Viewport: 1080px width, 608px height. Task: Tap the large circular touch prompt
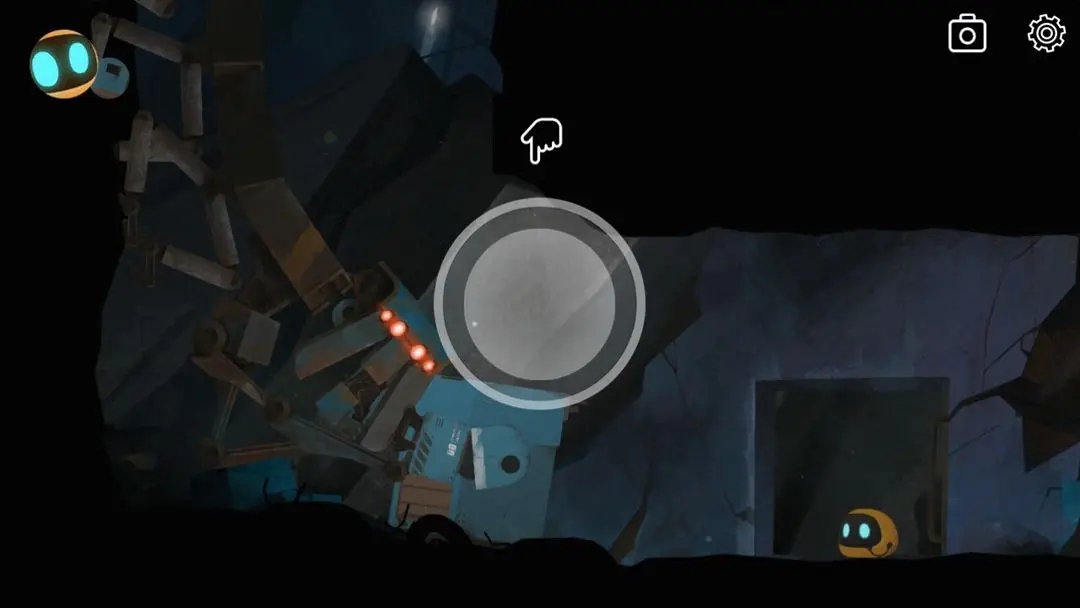click(x=539, y=303)
